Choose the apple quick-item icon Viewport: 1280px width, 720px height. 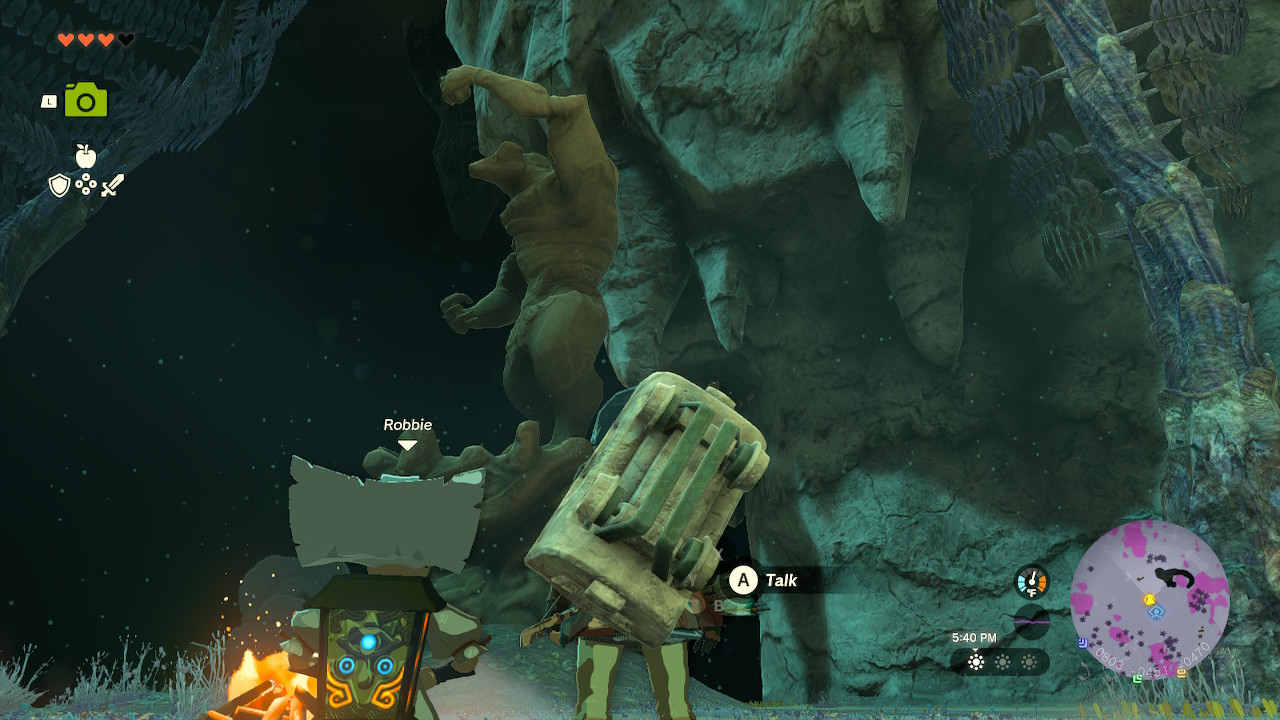point(86,156)
